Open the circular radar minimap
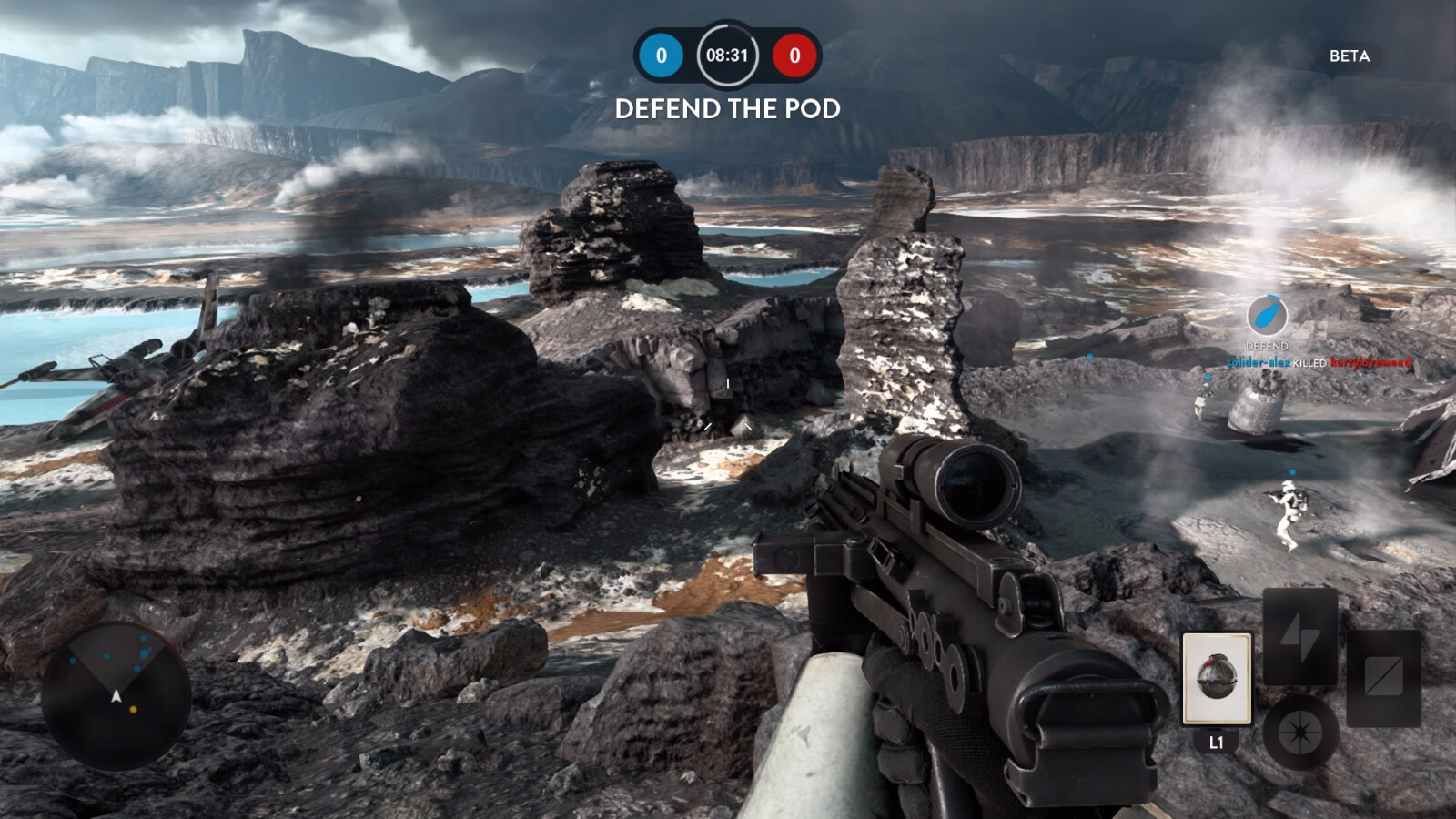Viewport: 1456px width, 819px height. pos(116,695)
